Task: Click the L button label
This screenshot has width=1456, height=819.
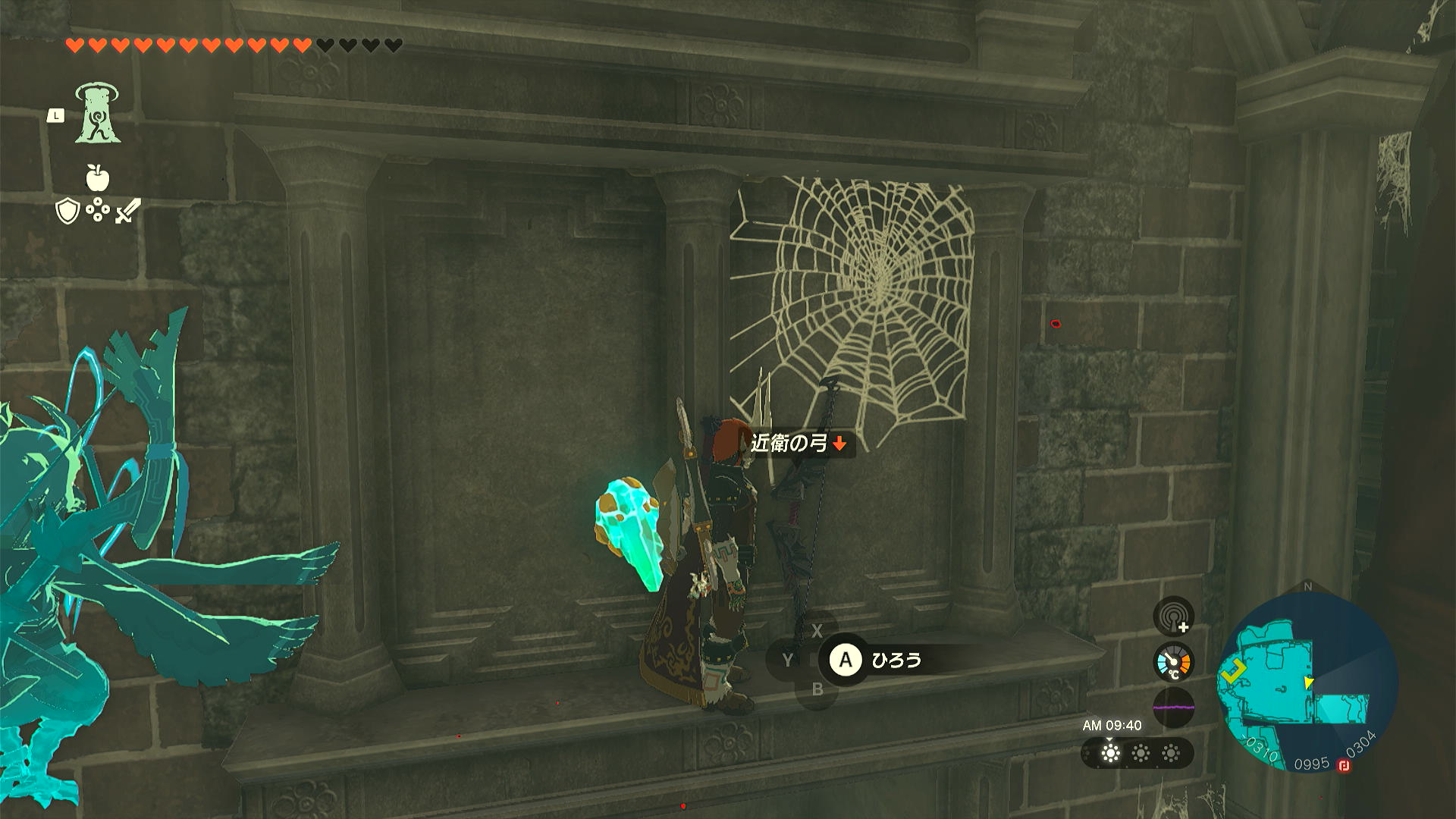Action: coord(55,115)
